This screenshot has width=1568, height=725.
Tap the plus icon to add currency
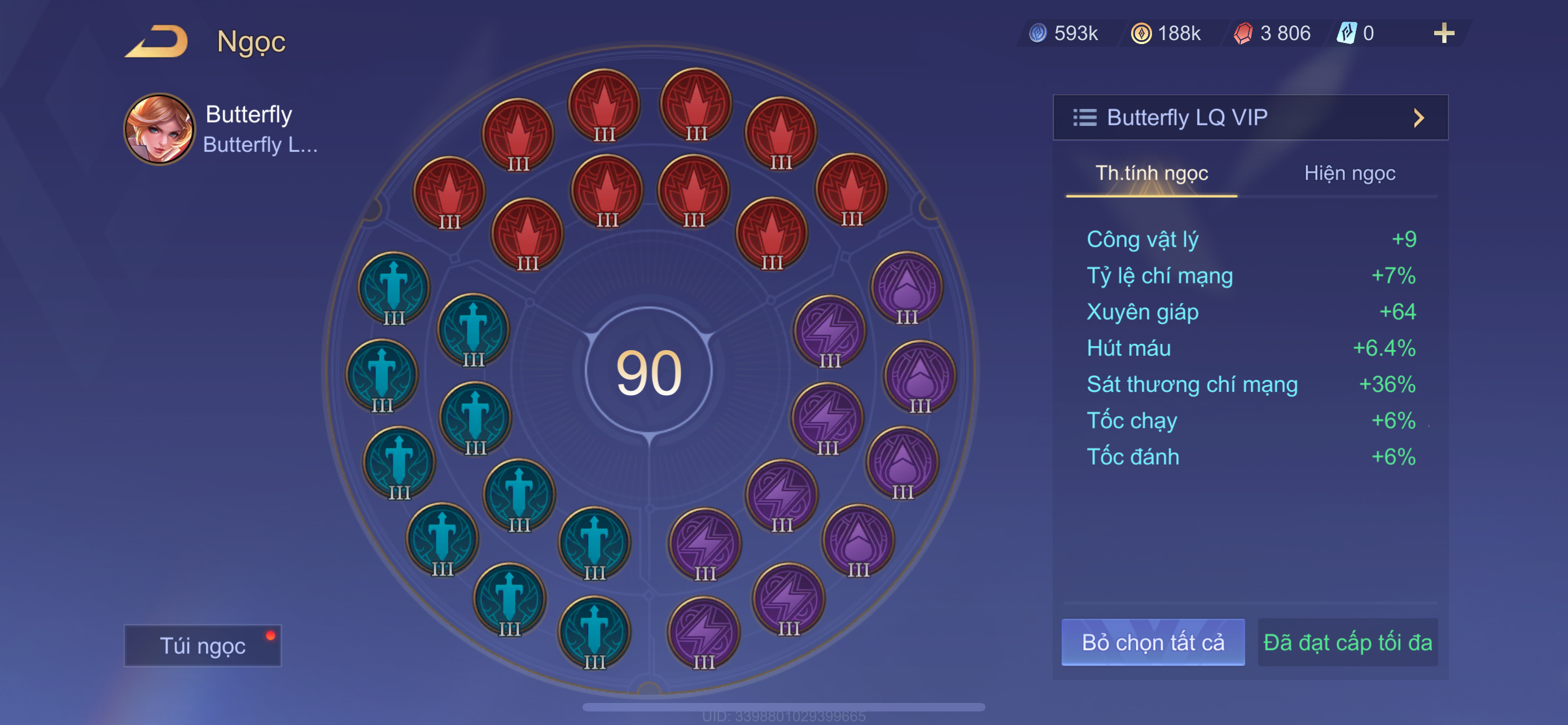1443,33
